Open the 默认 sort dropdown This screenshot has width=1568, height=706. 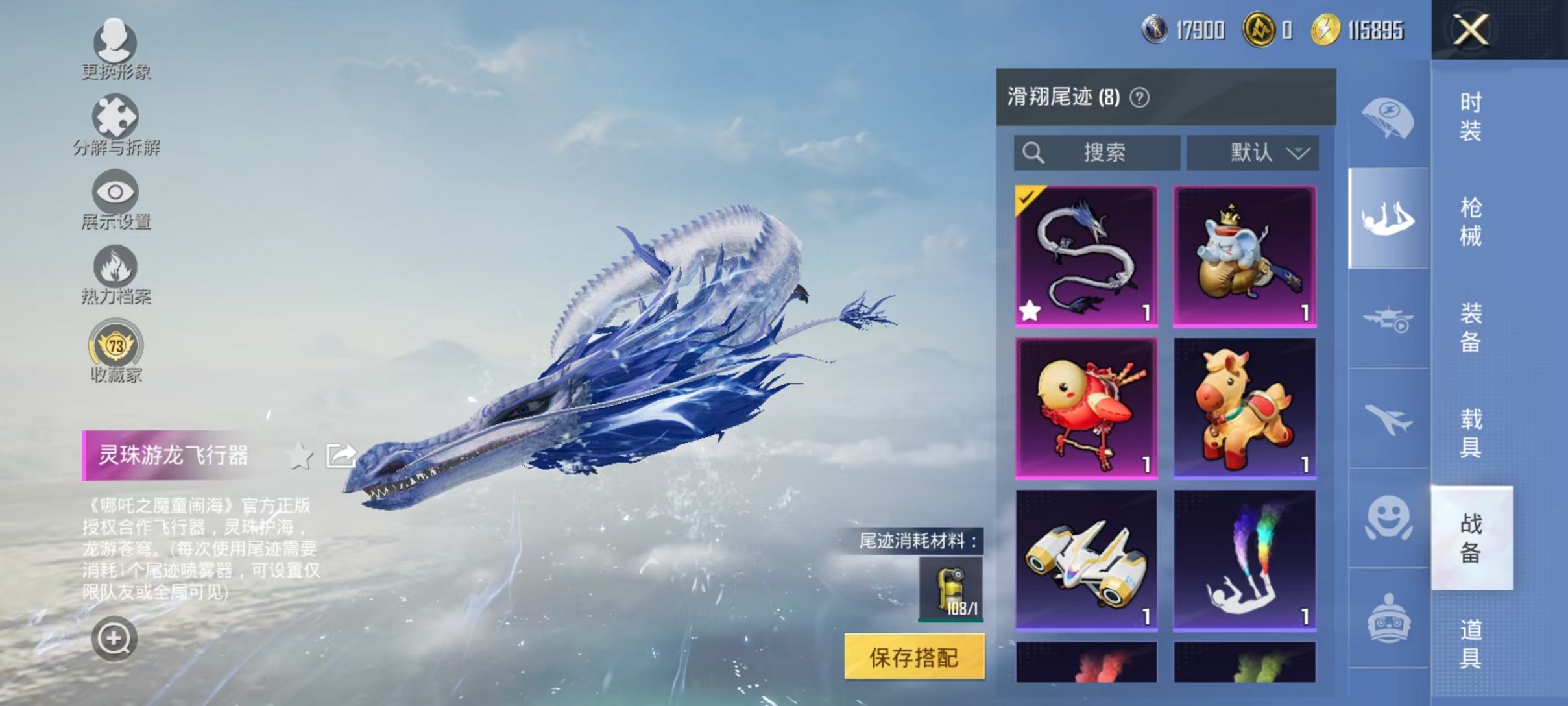tap(1253, 152)
